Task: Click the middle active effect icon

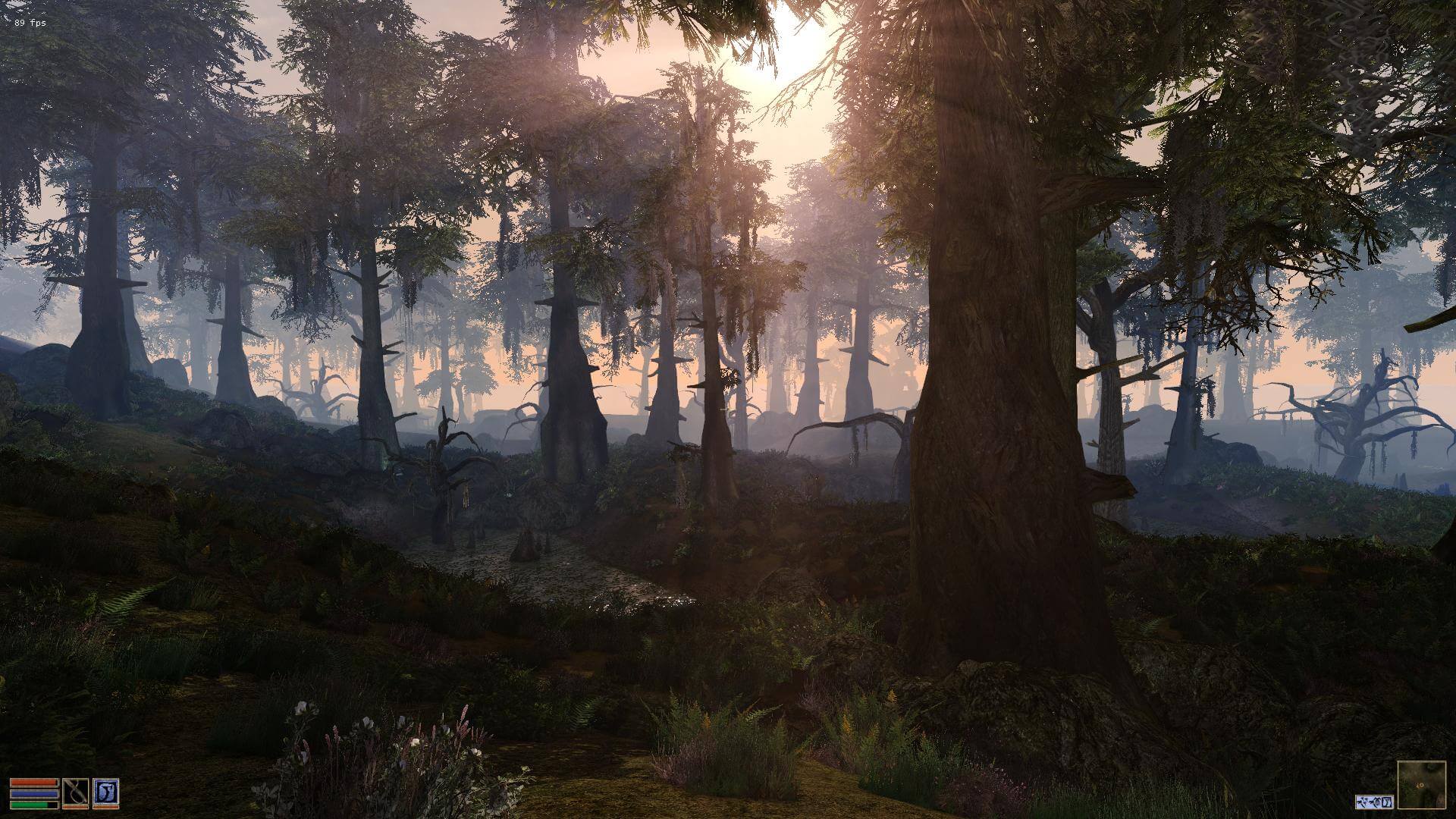Action: 1373,802
